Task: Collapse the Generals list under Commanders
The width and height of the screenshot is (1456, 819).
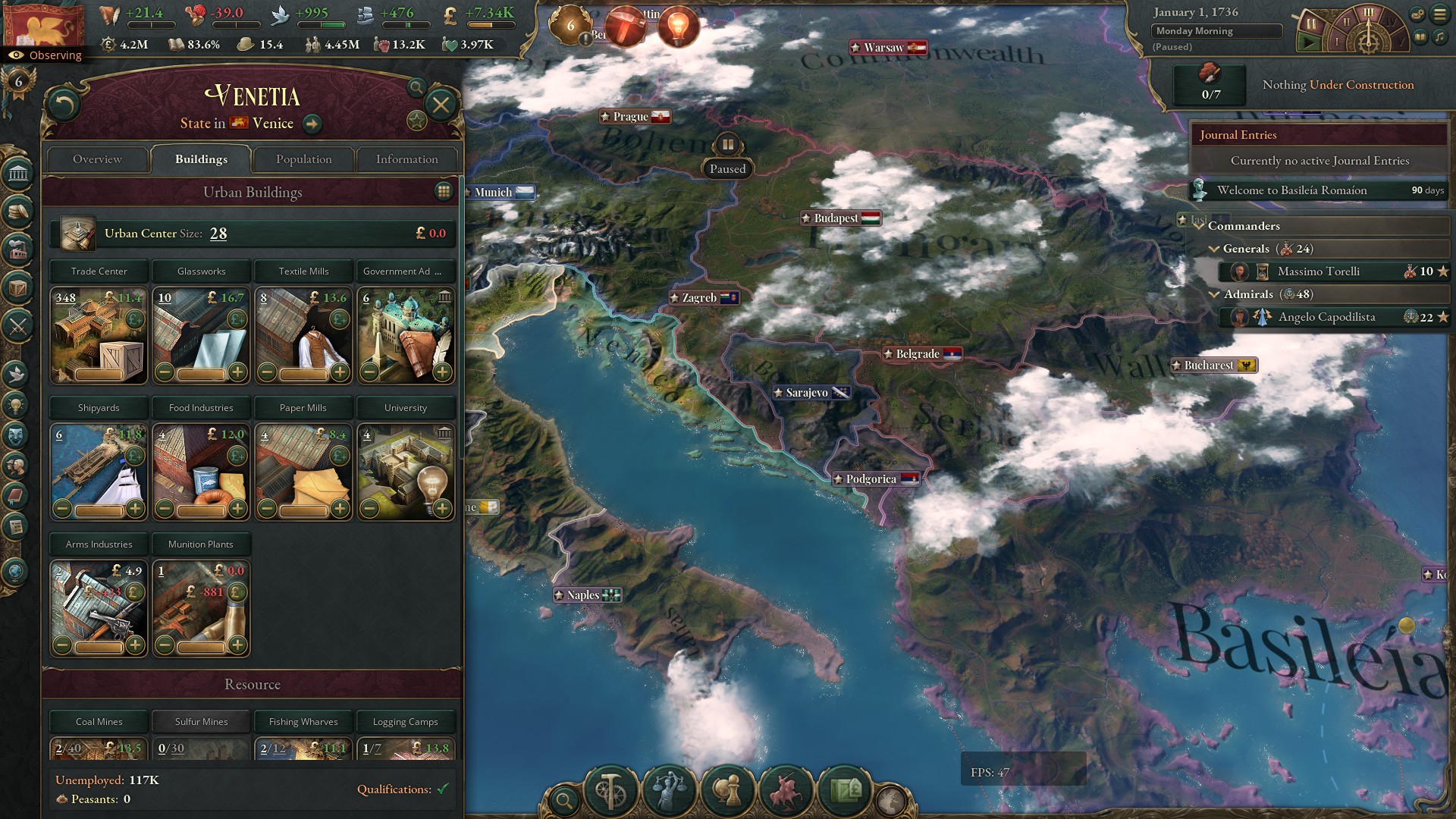Action: [x=1216, y=249]
